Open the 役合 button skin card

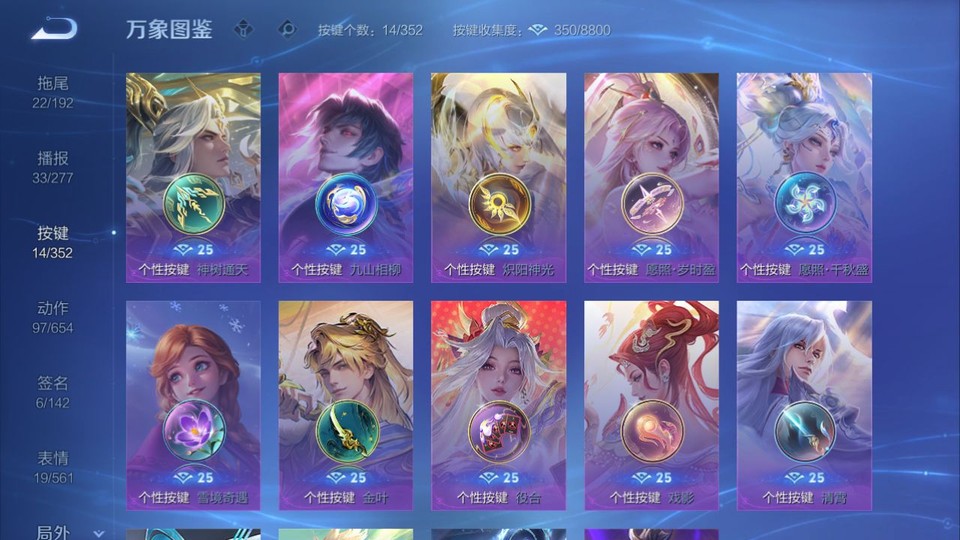coord(498,405)
